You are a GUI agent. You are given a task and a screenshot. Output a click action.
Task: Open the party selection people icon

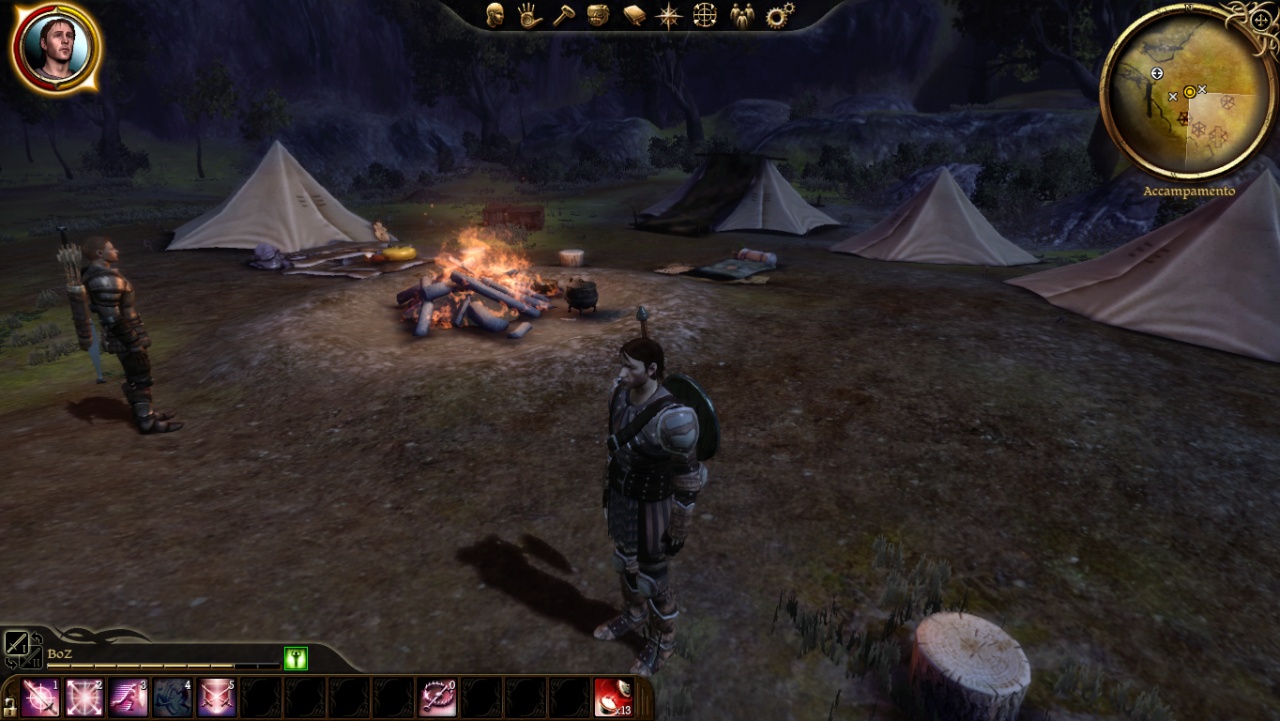tap(741, 15)
